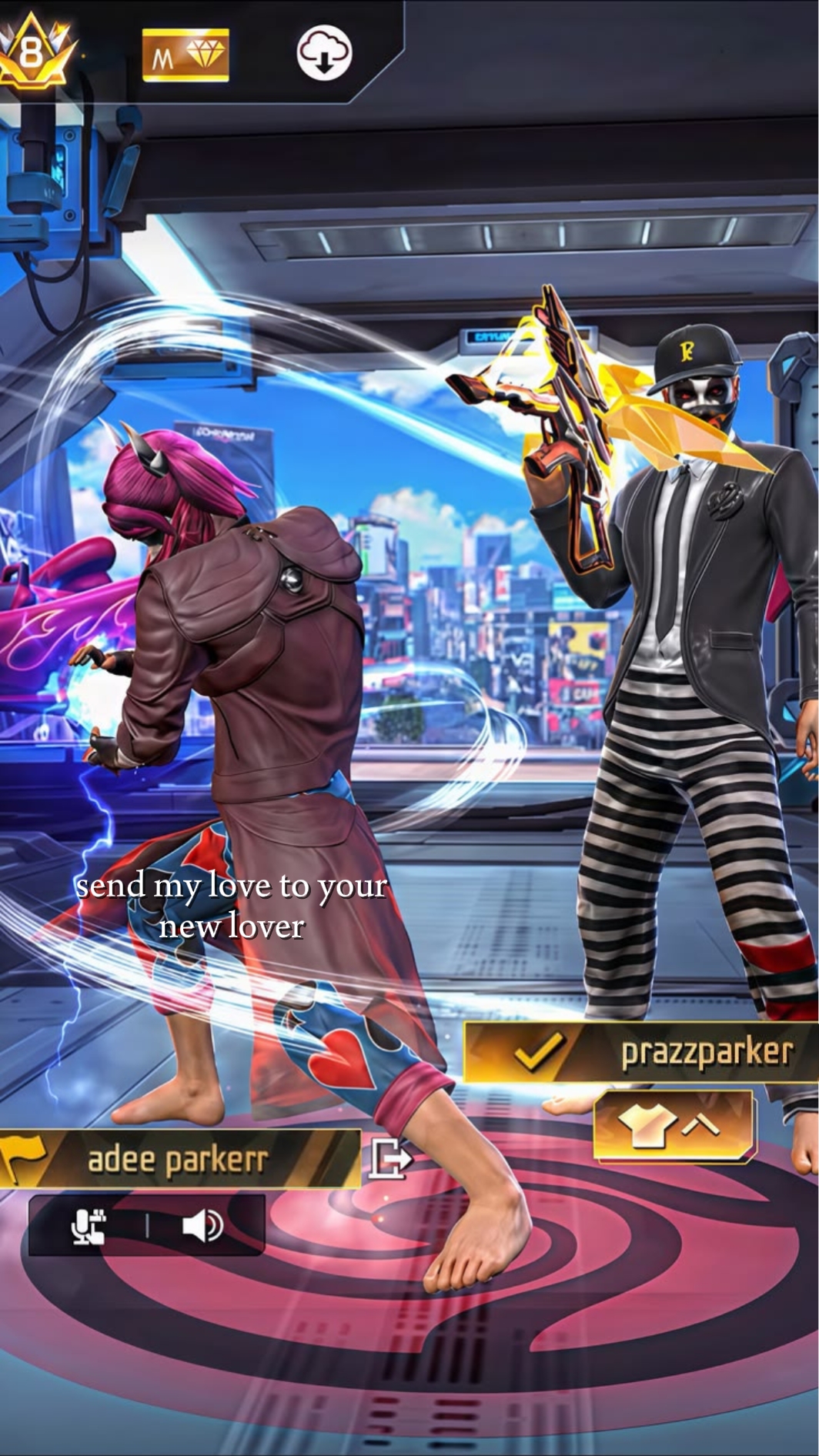Toggle the microphone voice chat
Viewport: 819px width, 1456px height.
pos(89,1226)
